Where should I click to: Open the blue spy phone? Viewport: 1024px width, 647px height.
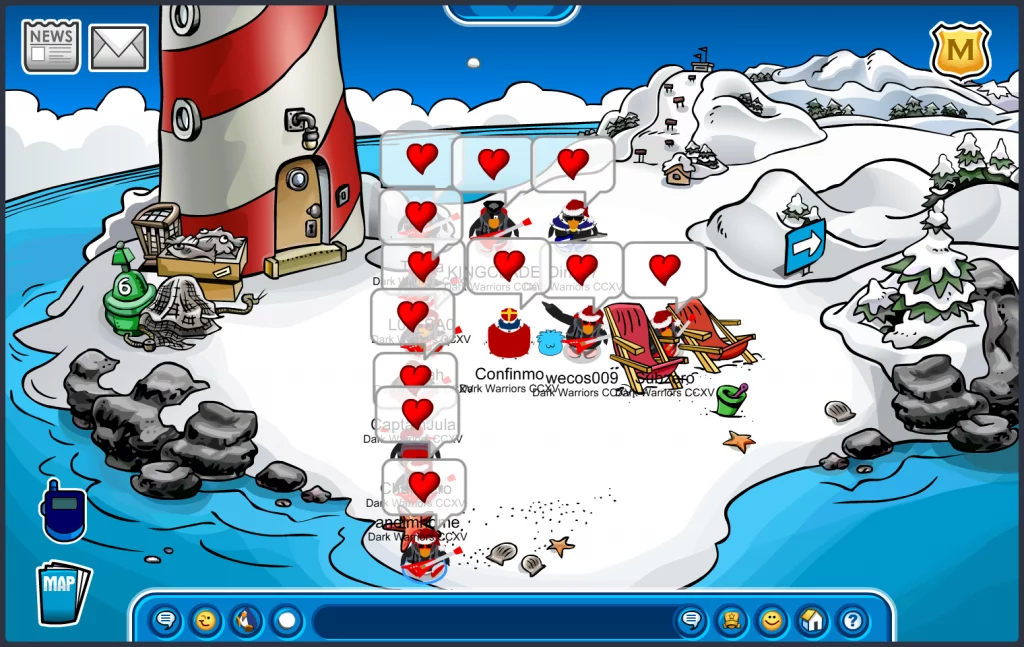point(62,510)
